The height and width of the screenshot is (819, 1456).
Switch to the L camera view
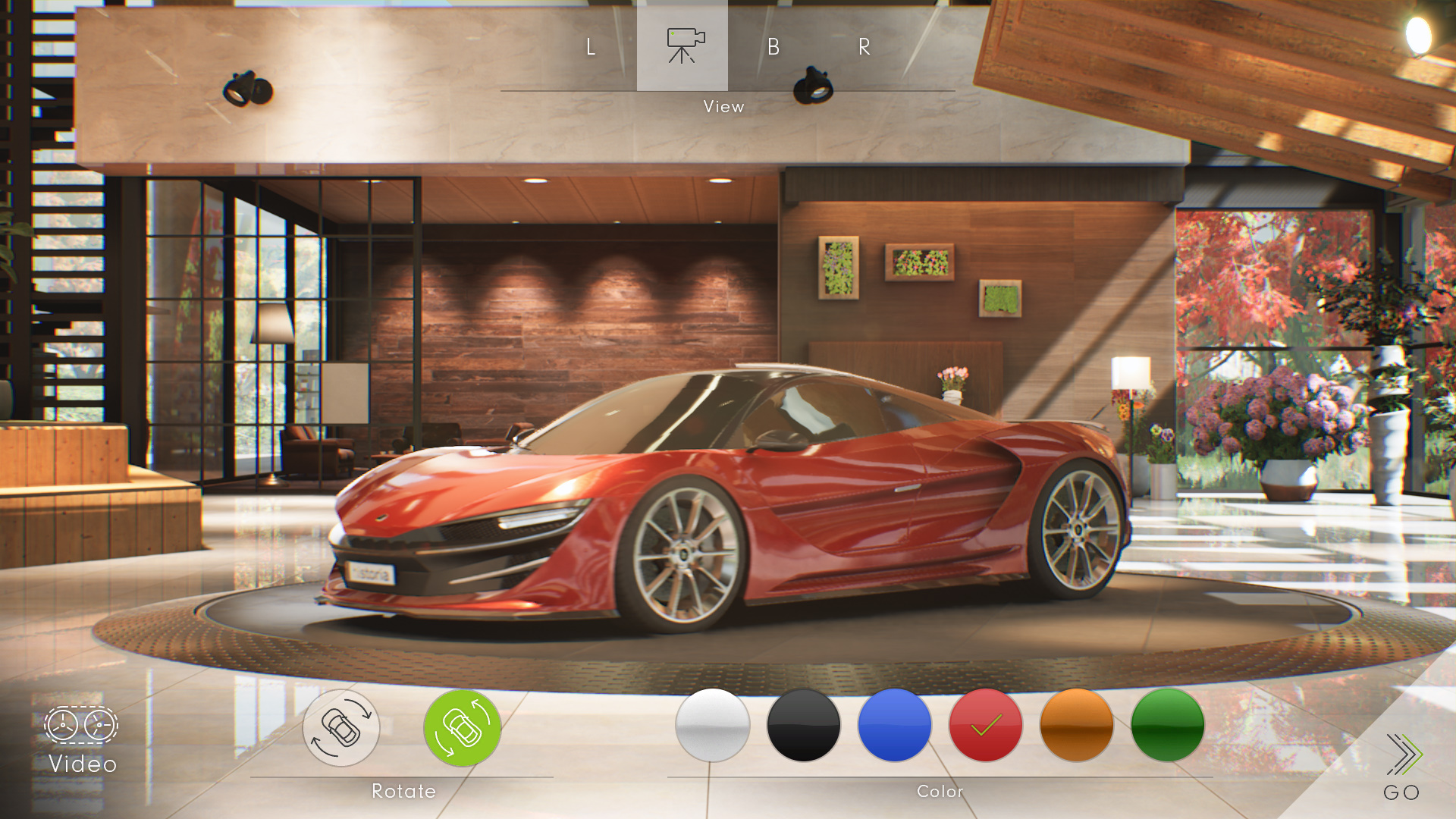591,47
